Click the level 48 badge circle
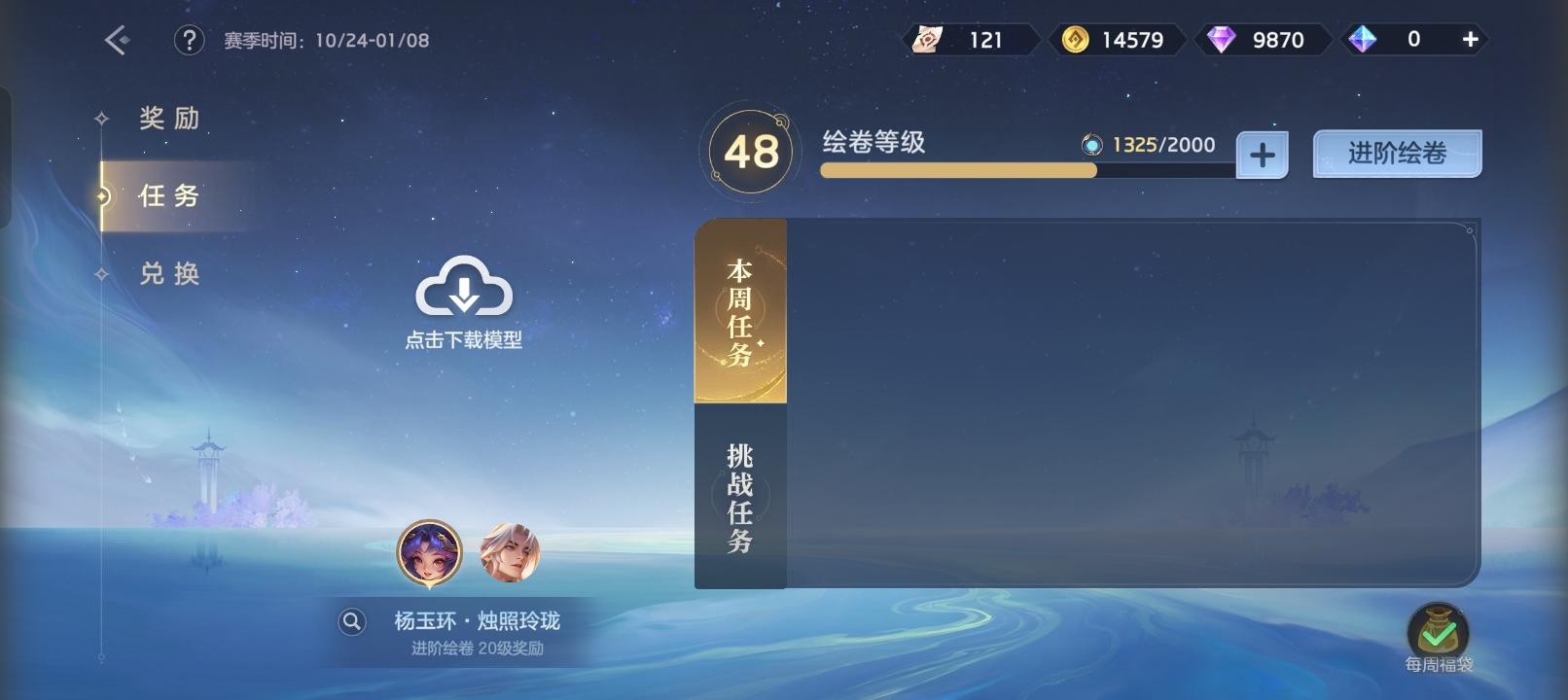This screenshot has width=1568, height=700. pos(749,151)
